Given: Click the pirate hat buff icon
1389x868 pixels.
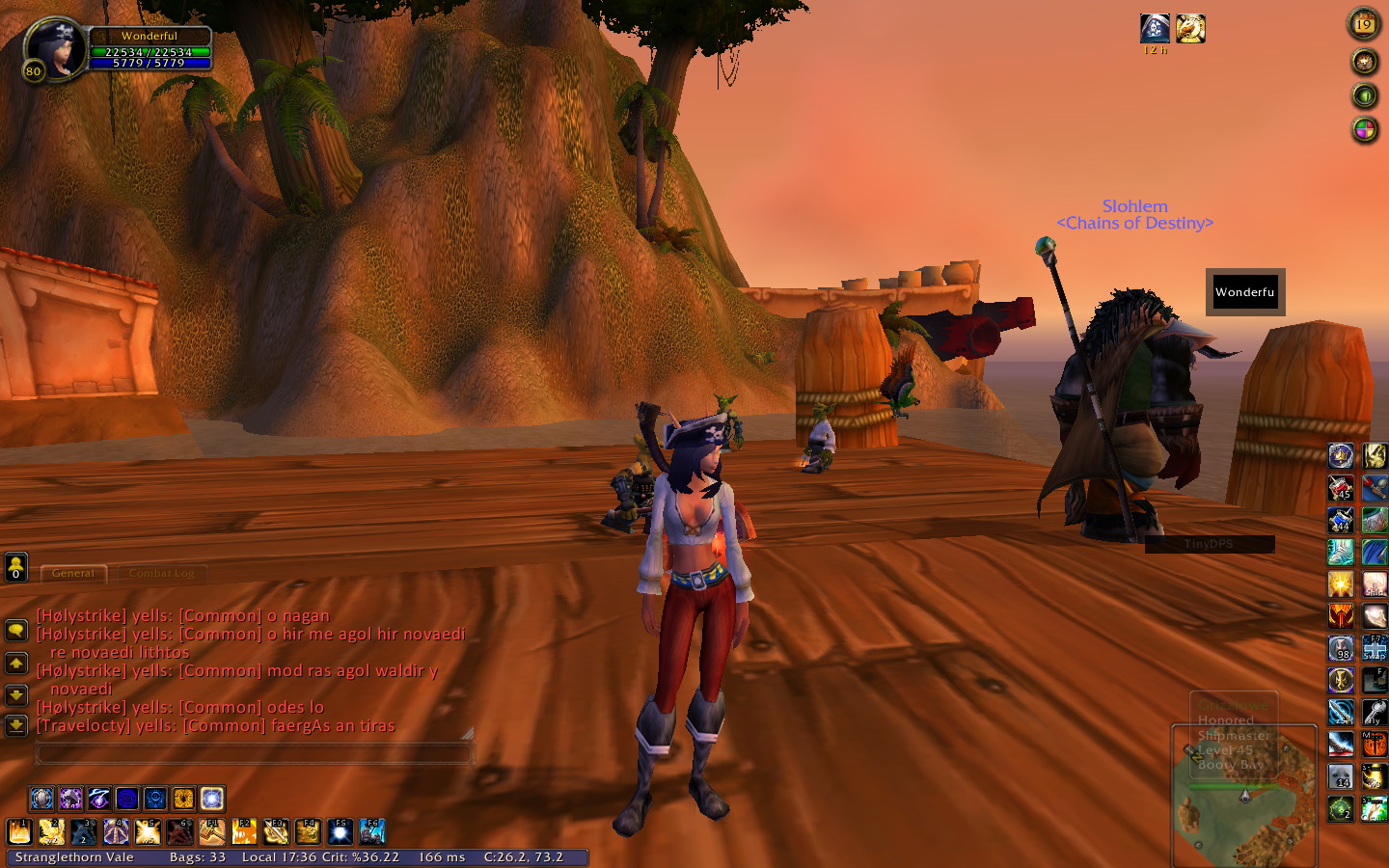Looking at the screenshot, I should click(1155, 28).
